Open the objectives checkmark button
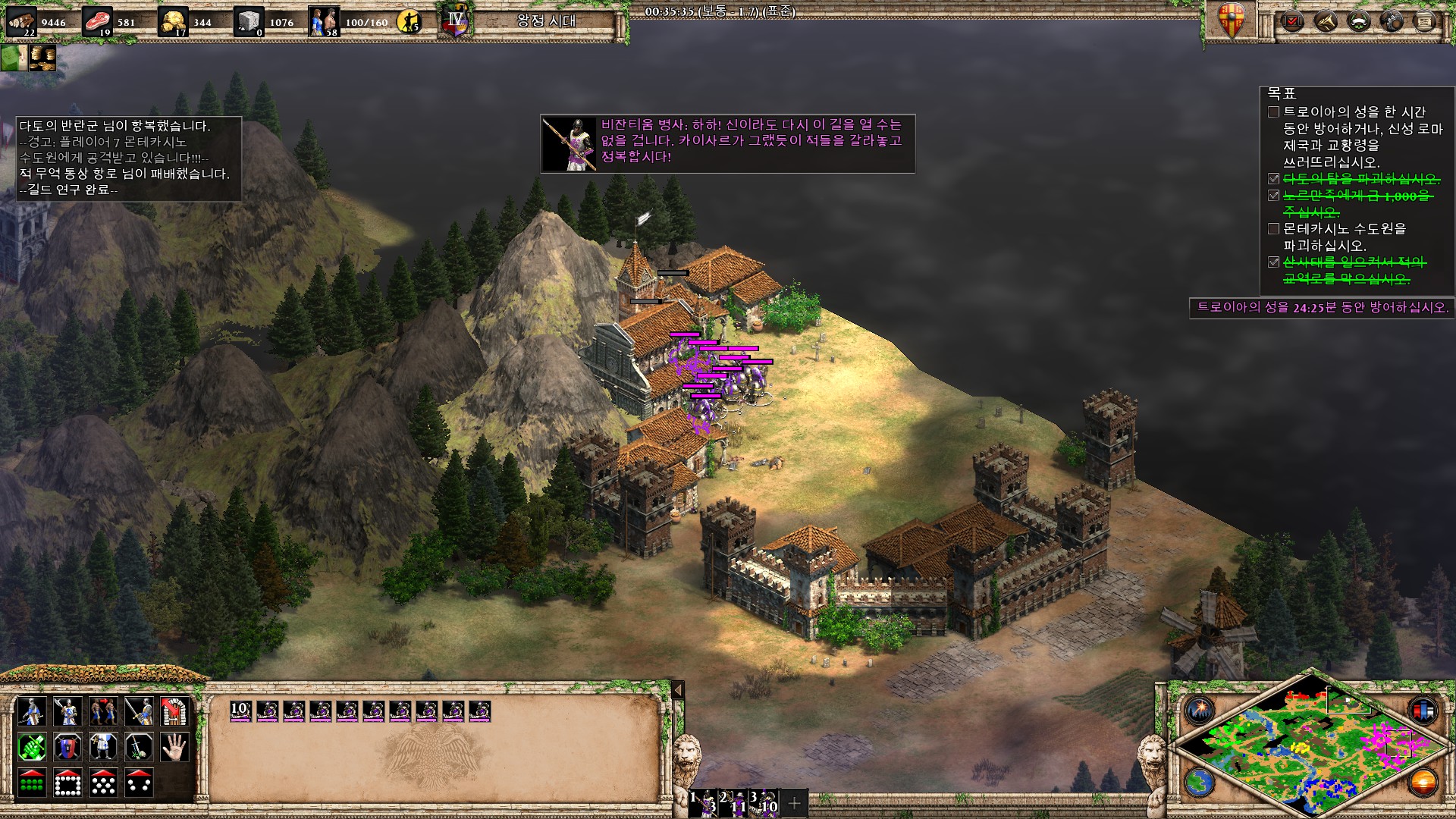1456x819 pixels. [x=1291, y=21]
